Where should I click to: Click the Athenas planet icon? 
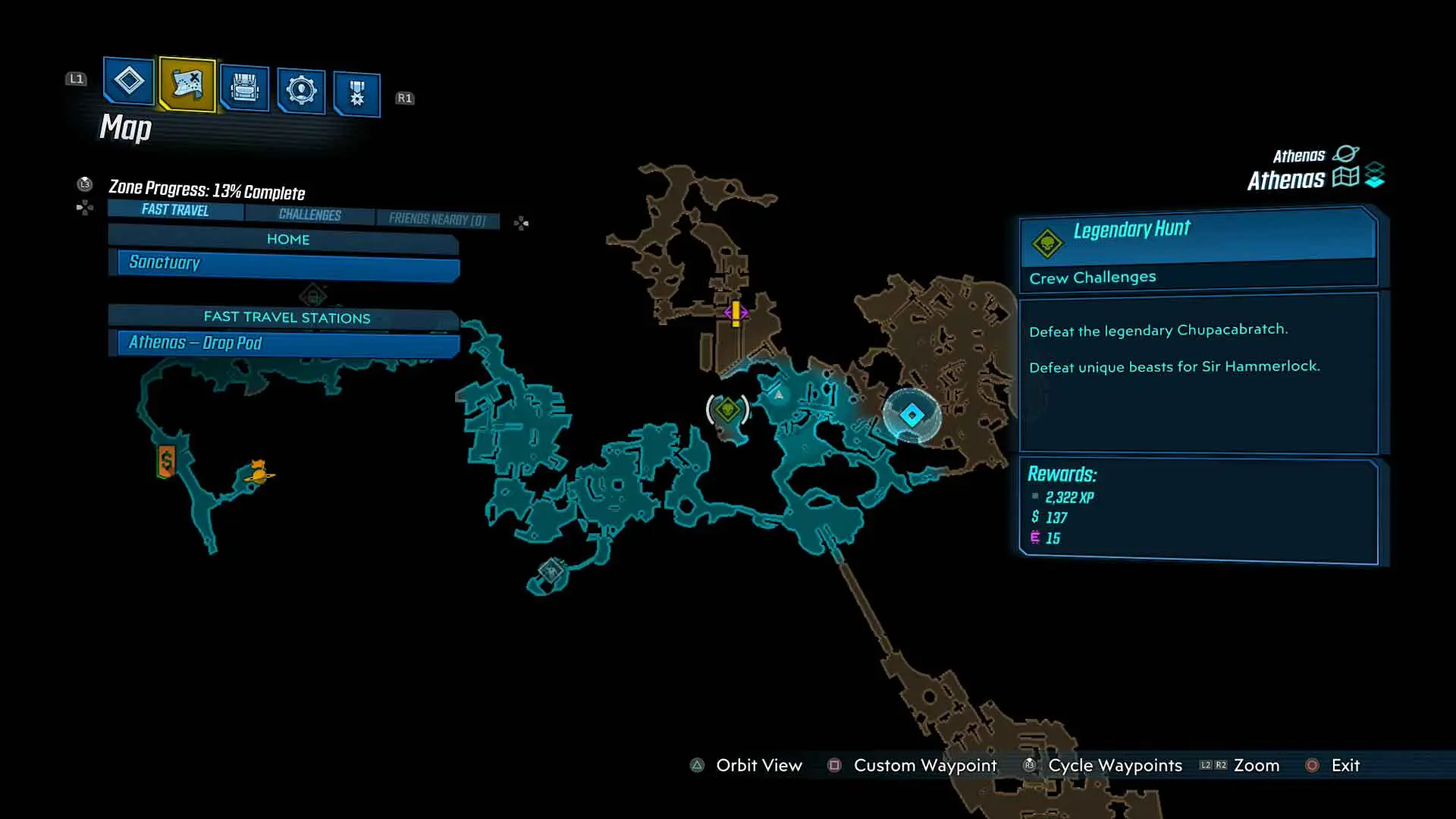[1346, 153]
